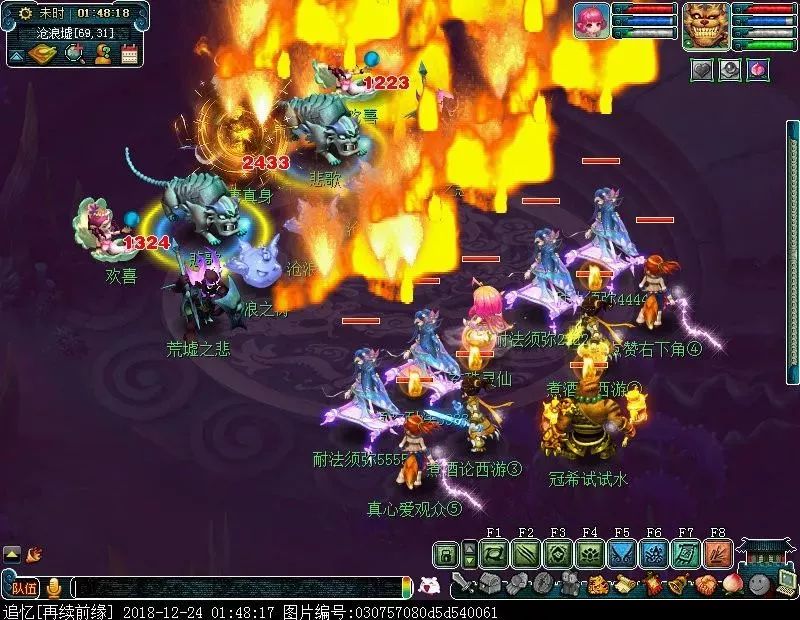The image size is (800, 620).
Task: Select the pink-haired pet portrait
Action: tap(591, 21)
